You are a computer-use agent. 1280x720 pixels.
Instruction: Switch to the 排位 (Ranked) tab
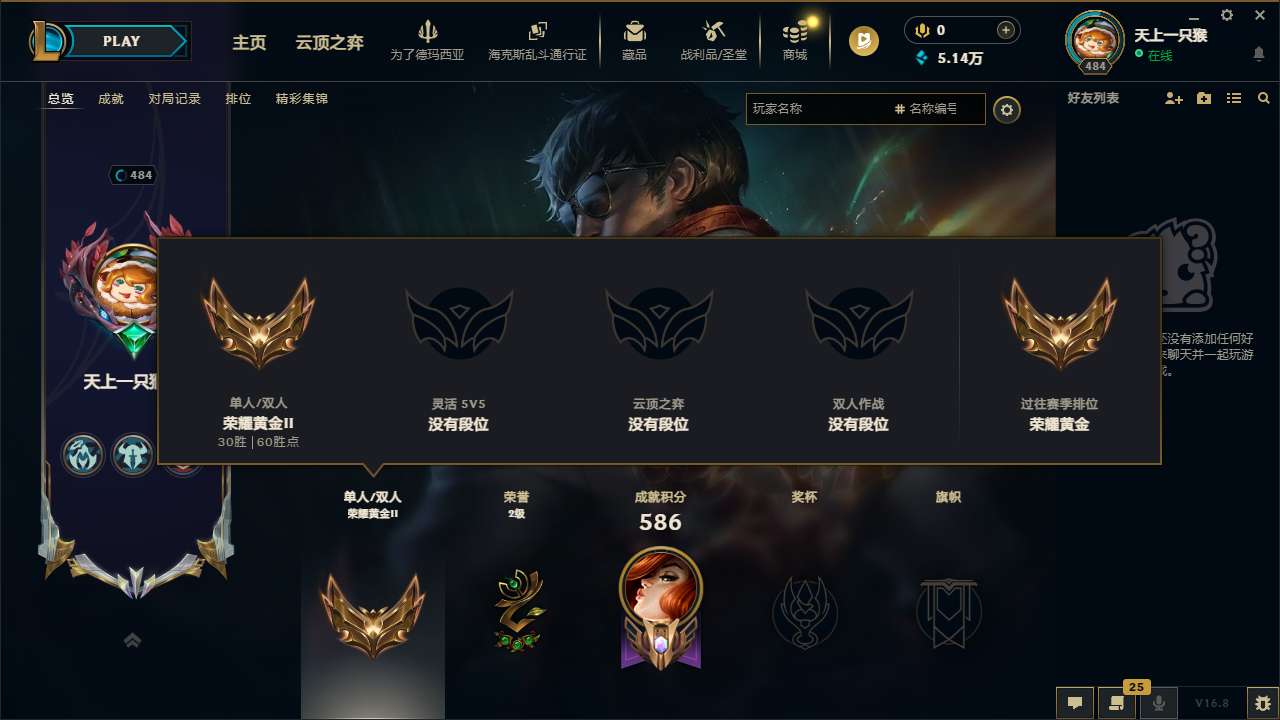click(x=238, y=99)
